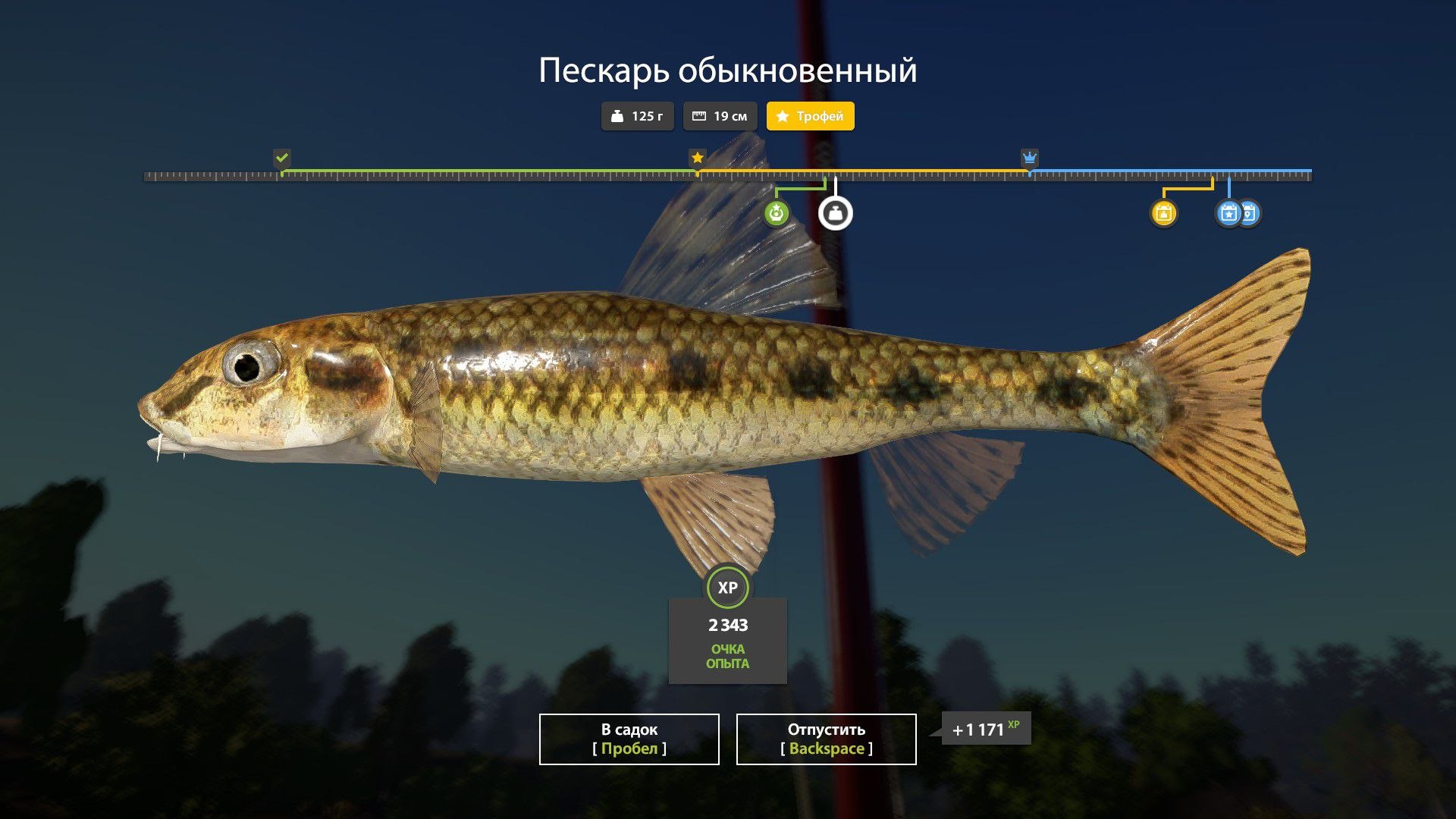
Task: Click the gold star trophy threshold marker
Action: [x=697, y=158]
